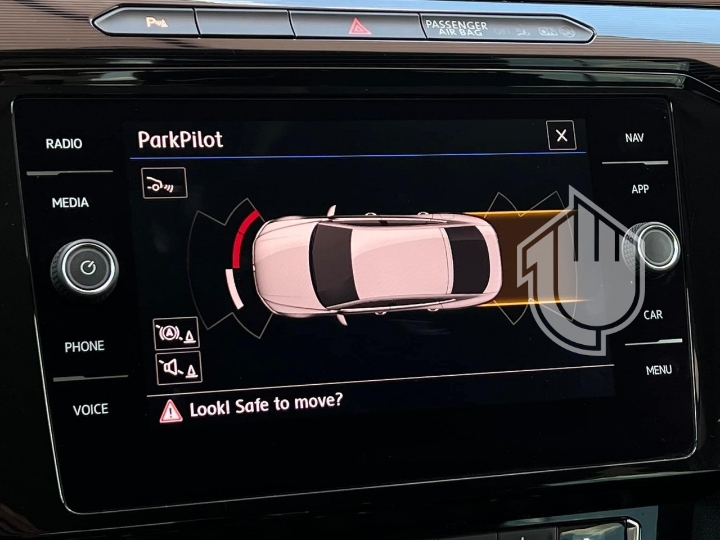This screenshot has height=540, width=720.
Task: Select the APP button
Action: pos(640,189)
